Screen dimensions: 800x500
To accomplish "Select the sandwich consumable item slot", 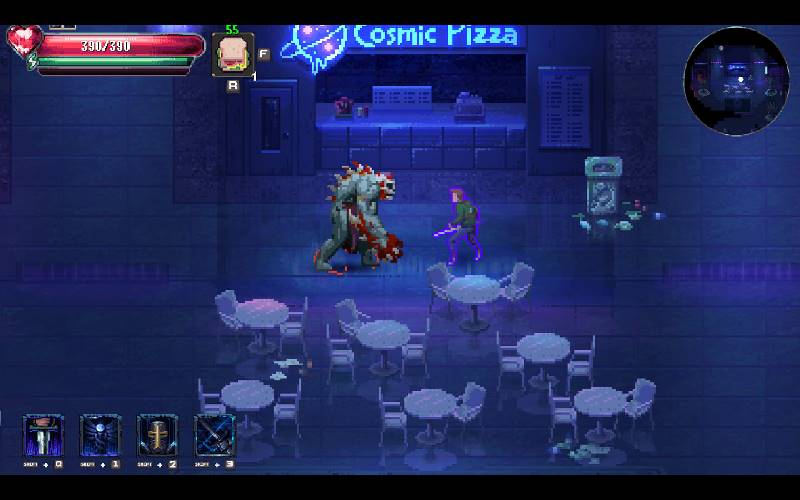I will pos(232,54).
